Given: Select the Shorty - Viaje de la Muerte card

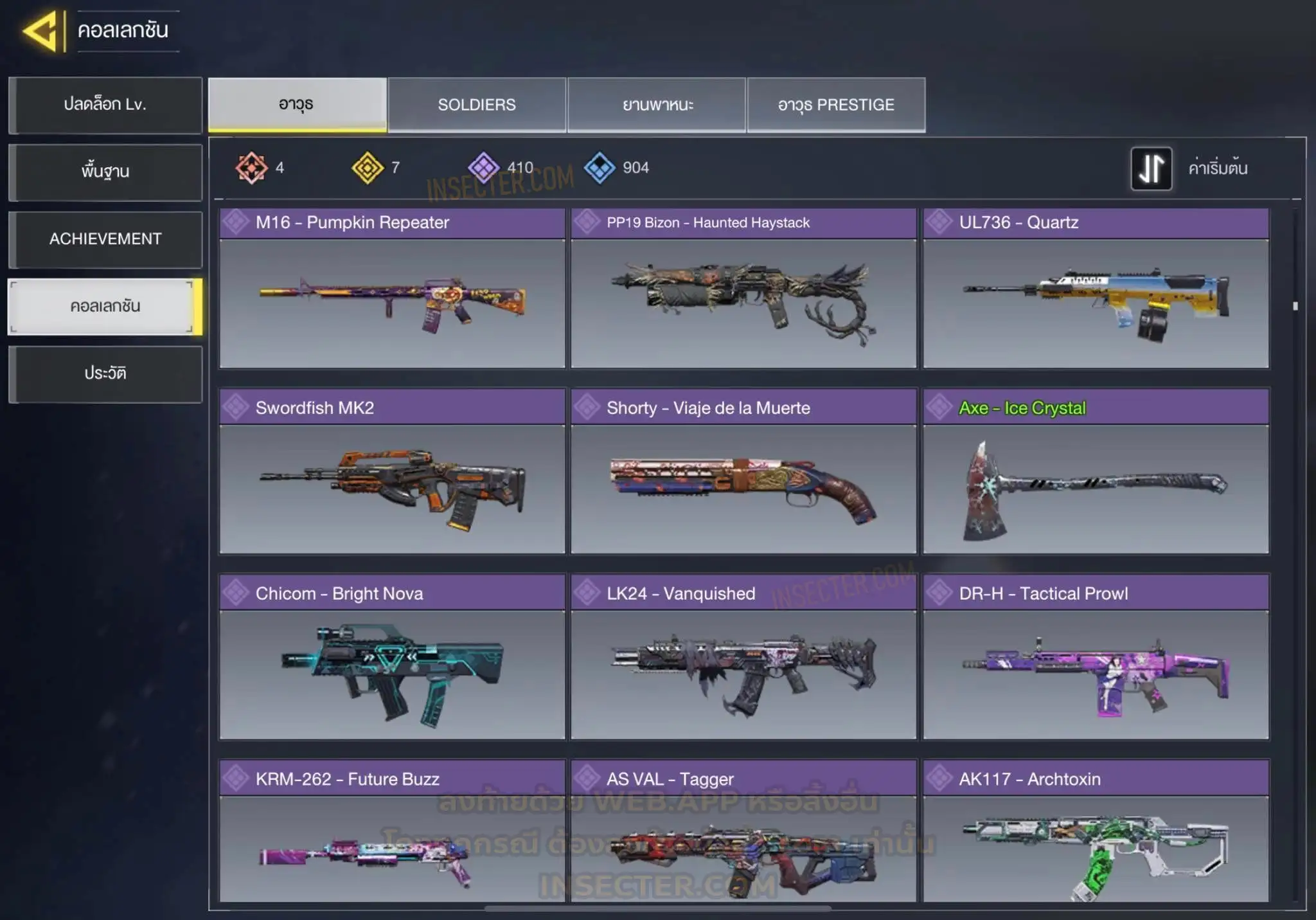Looking at the screenshot, I should [743, 471].
